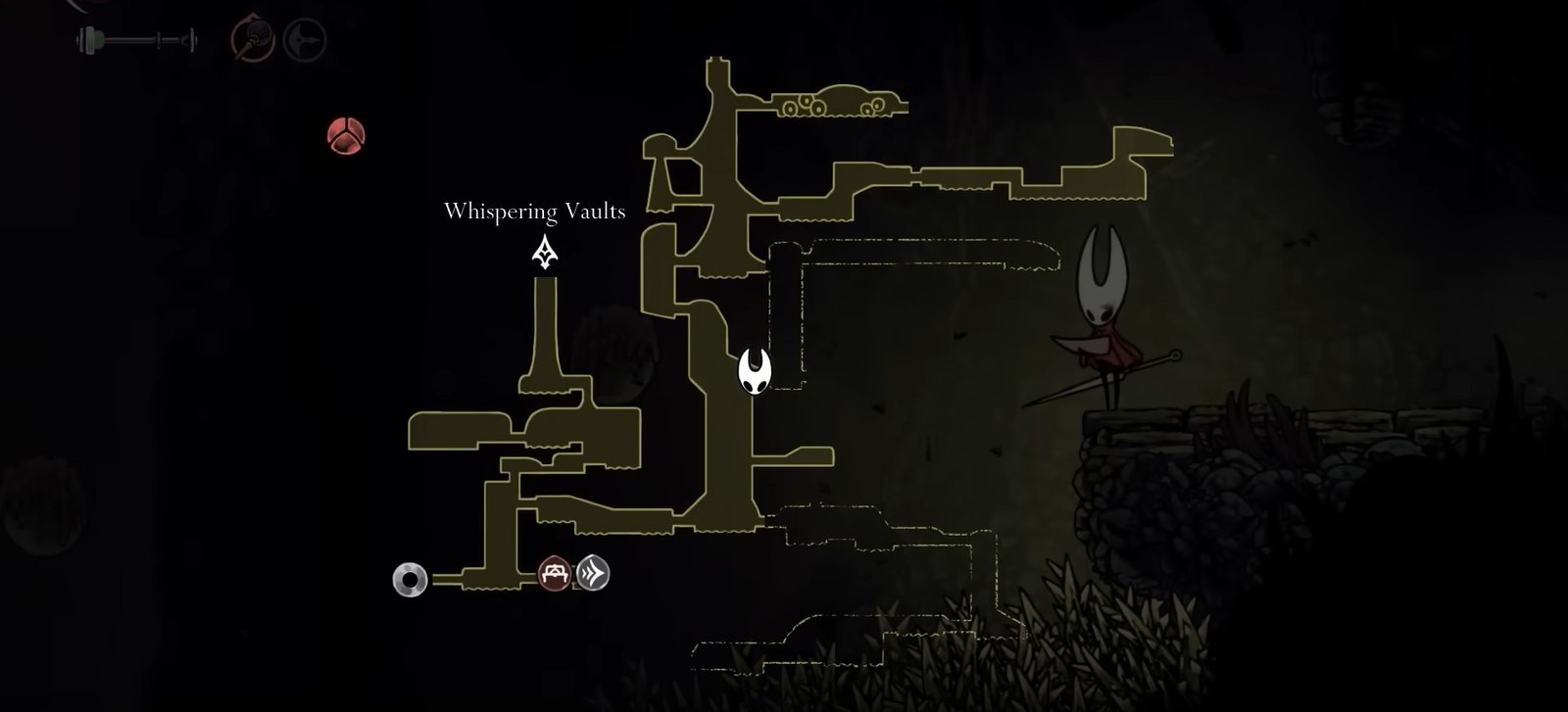The image size is (1568, 712).
Task: Select the mace tool icon in the HUD
Action: [250, 39]
